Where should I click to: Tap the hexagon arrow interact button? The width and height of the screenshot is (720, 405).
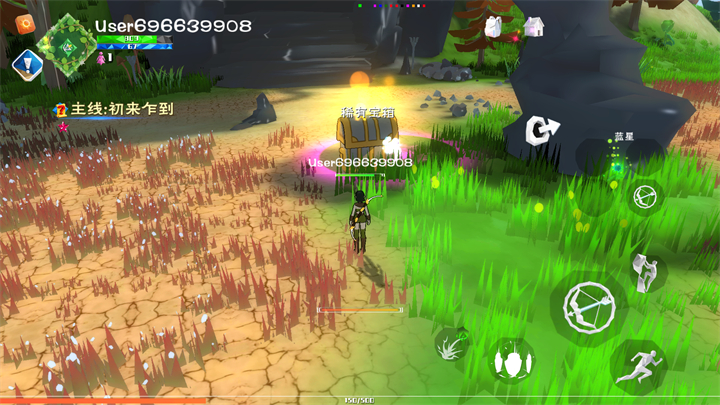544,130
